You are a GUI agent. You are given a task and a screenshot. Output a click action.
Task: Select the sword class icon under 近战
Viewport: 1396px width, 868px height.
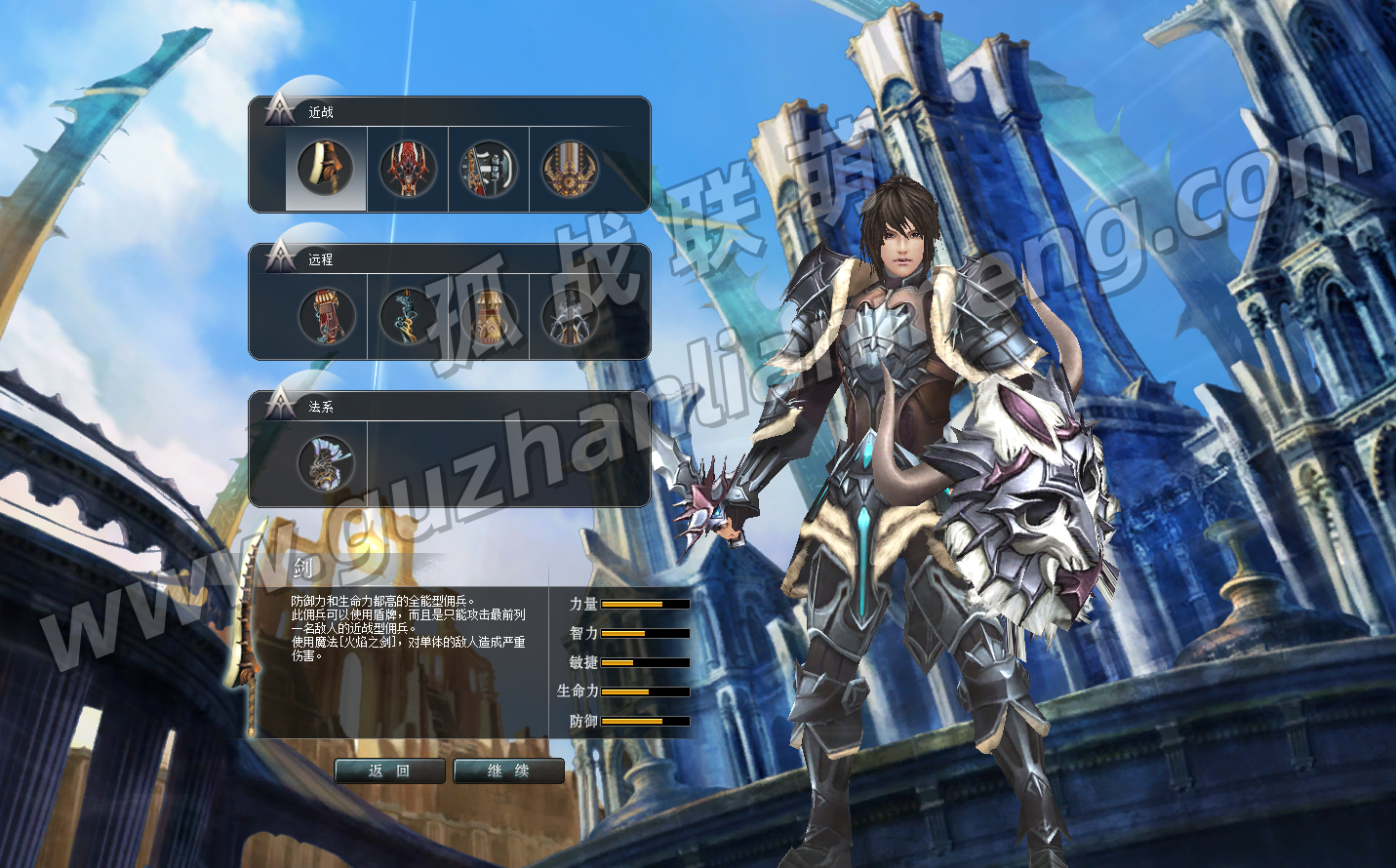tap(326, 169)
